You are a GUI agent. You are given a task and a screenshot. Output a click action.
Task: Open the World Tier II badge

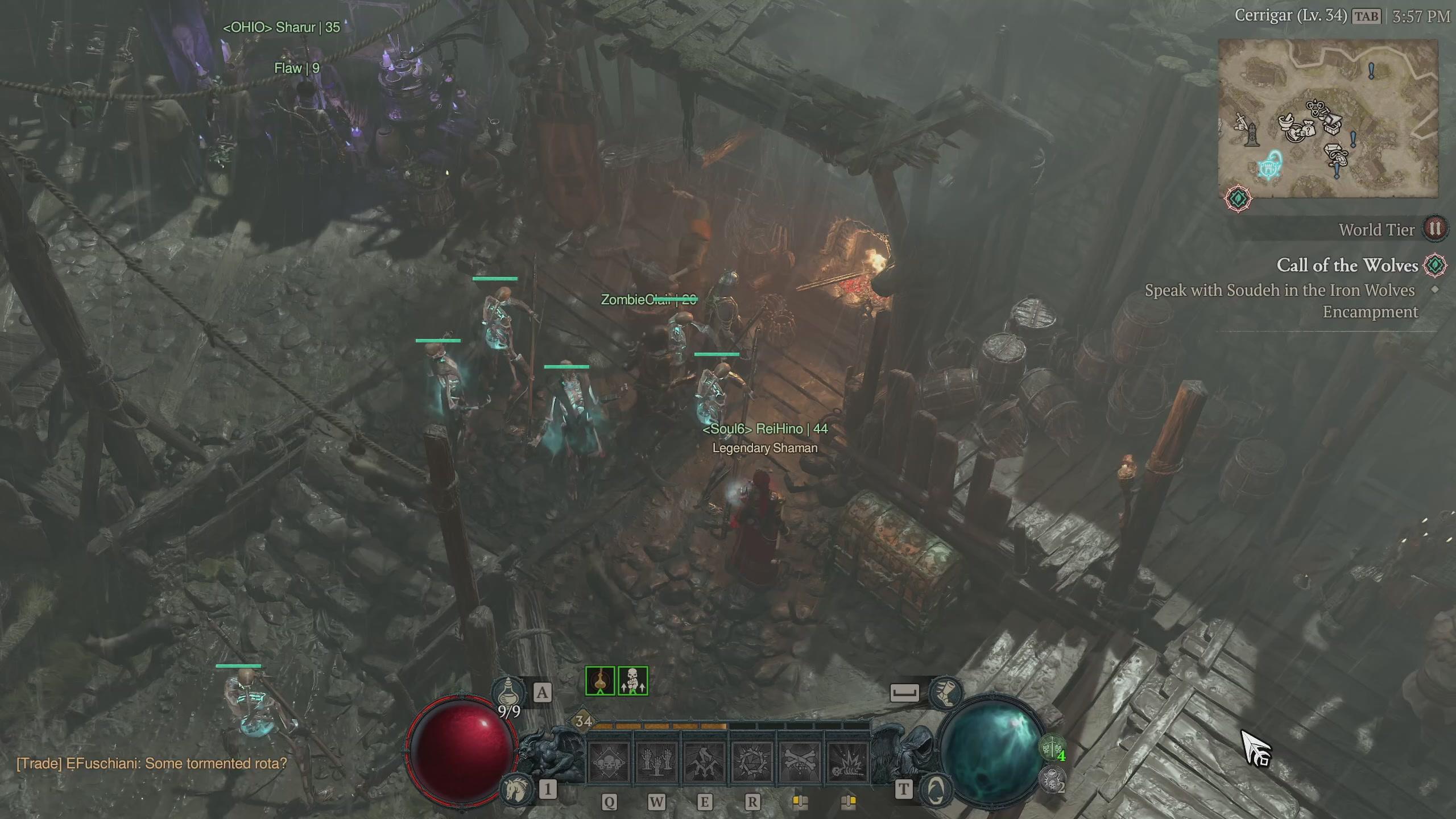1435,229
